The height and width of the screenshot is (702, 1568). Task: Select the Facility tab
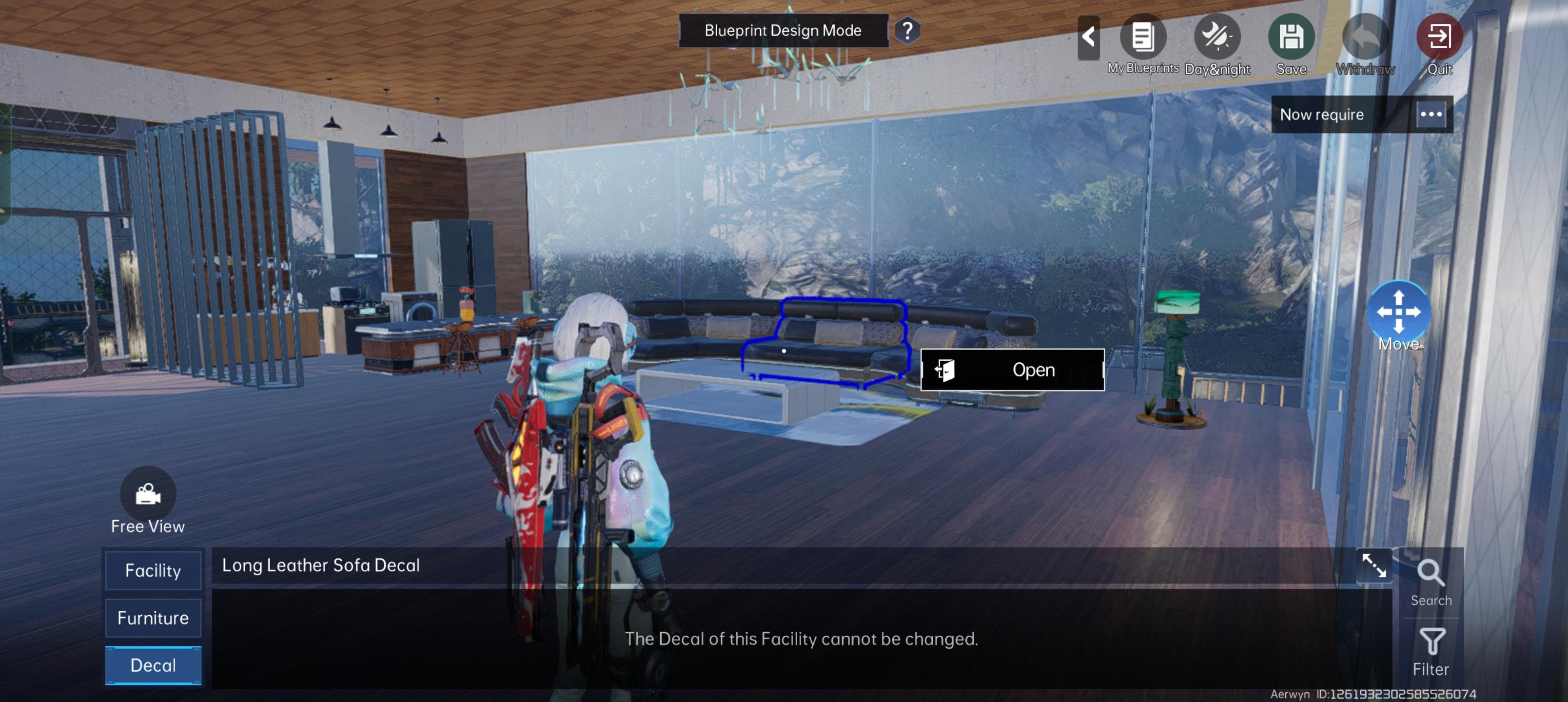[x=153, y=570]
